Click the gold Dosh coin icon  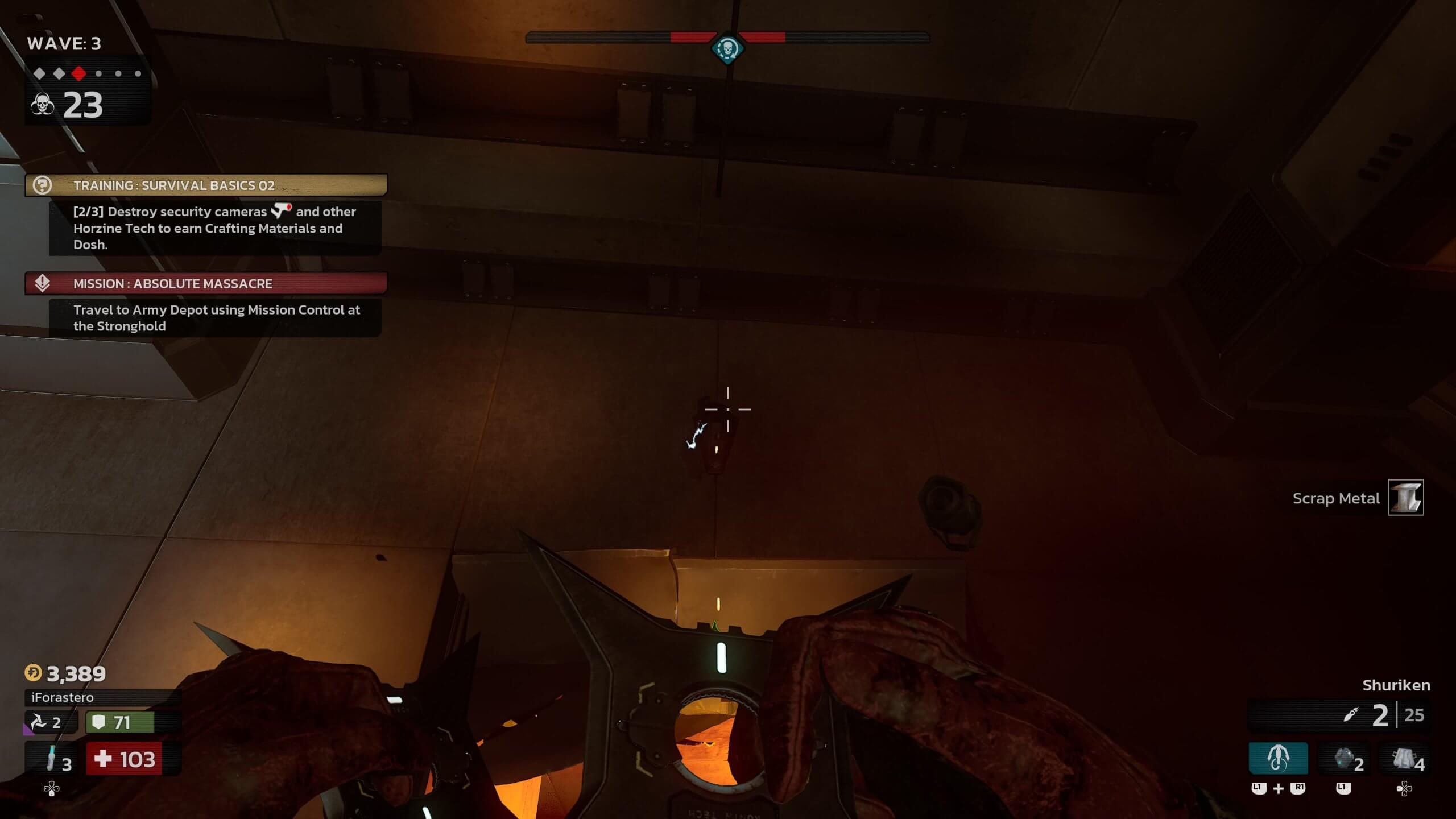pyautogui.click(x=33, y=673)
